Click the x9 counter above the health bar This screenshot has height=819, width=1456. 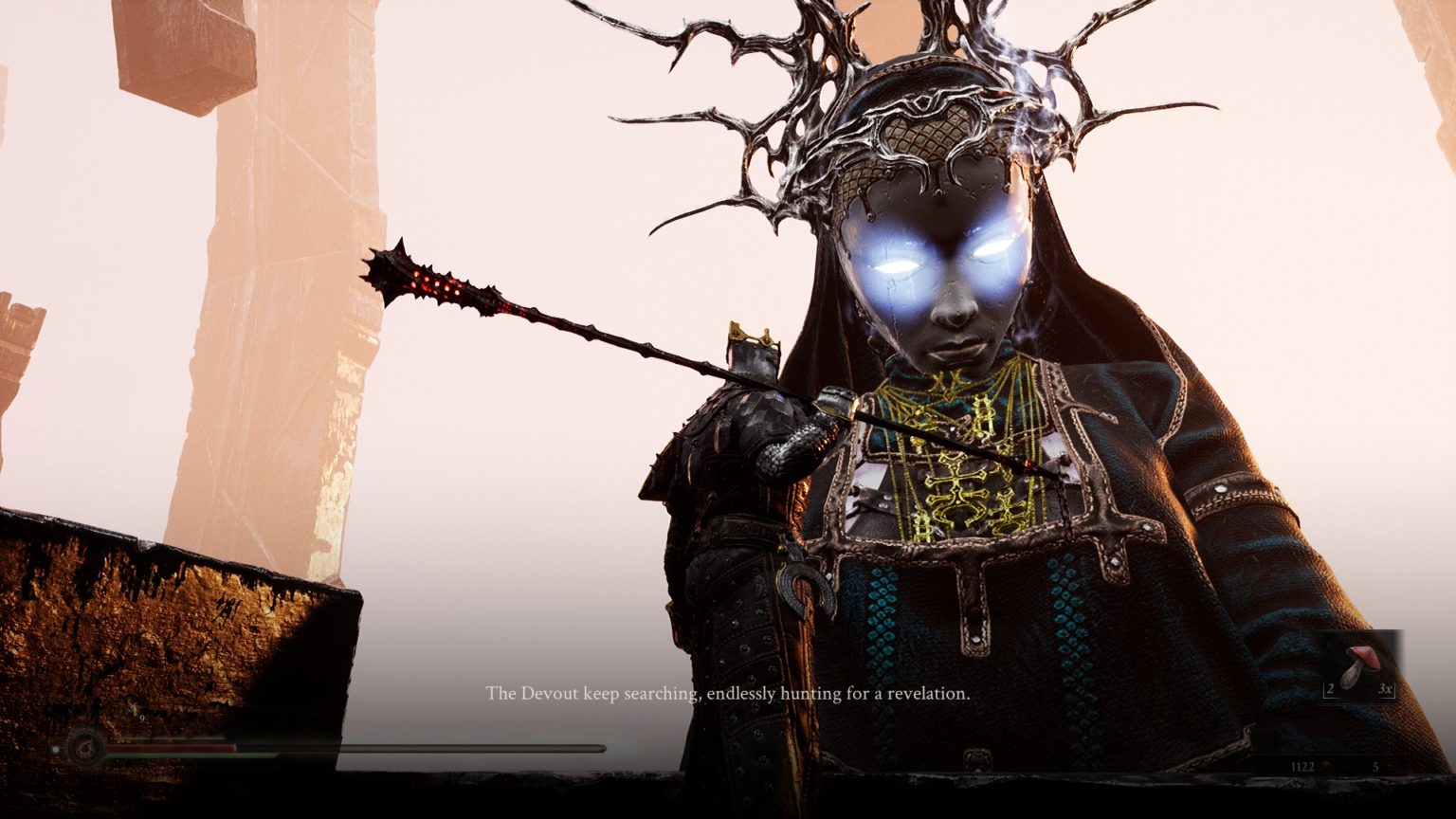pyautogui.click(x=137, y=713)
